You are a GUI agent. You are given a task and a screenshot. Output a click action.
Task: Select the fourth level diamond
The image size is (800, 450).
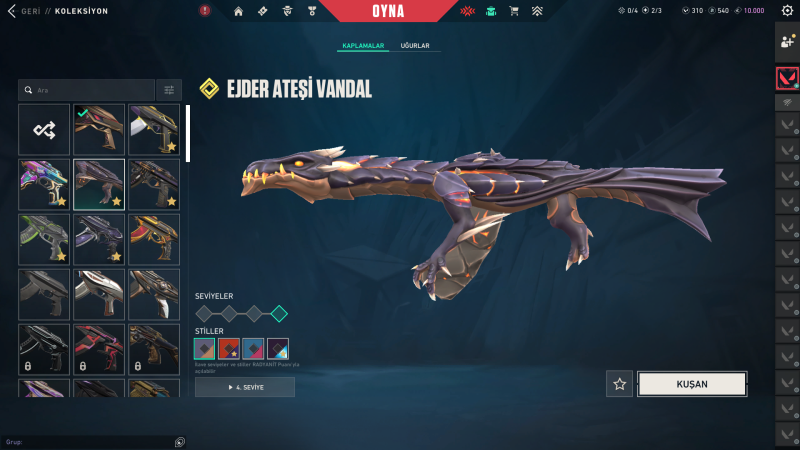coord(279,313)
